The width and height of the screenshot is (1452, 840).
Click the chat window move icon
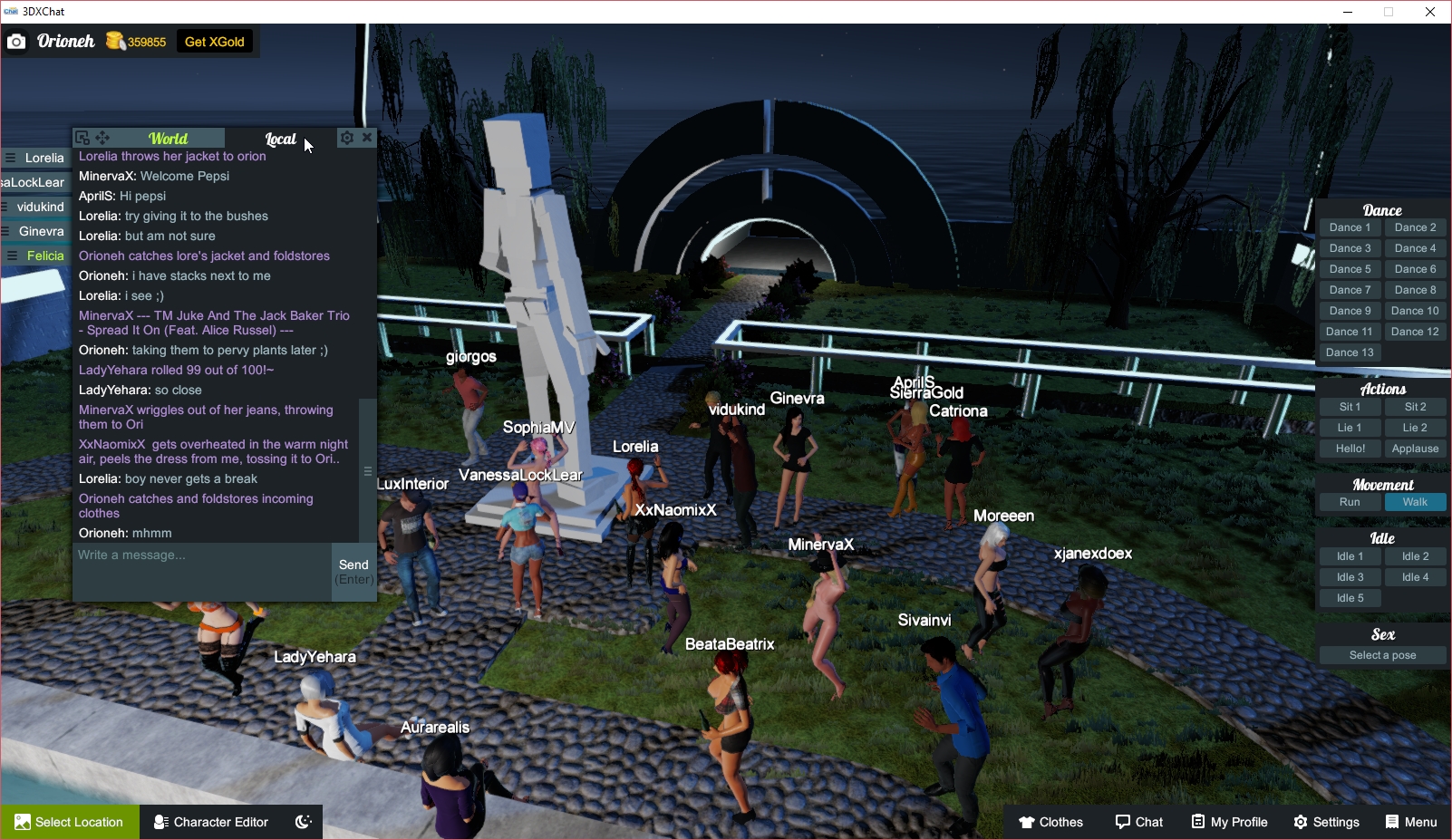click(x=102, y=137)
